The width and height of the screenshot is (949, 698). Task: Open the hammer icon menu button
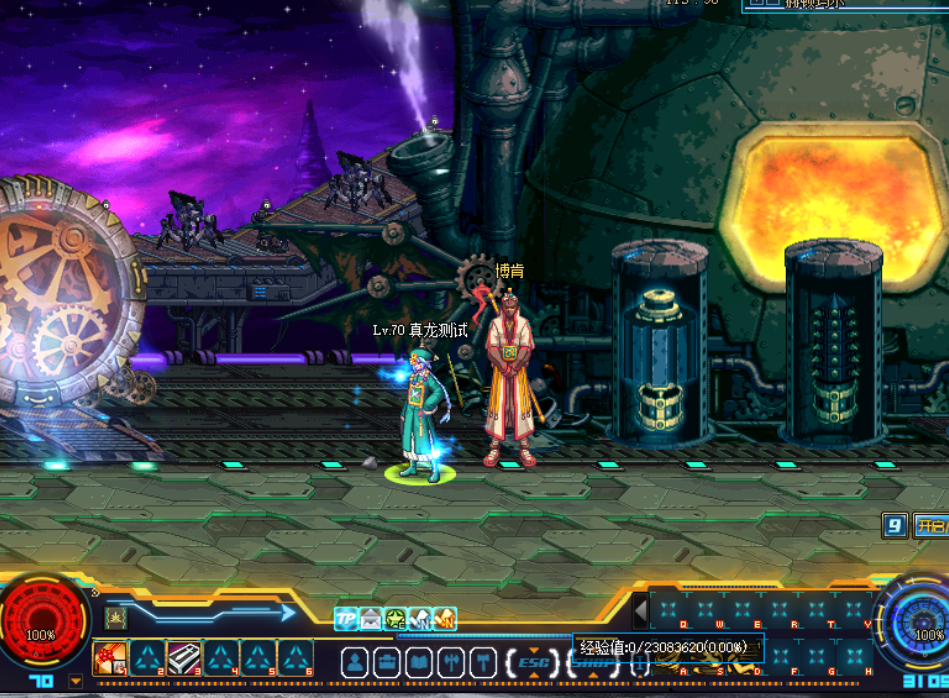pos(483,662)
